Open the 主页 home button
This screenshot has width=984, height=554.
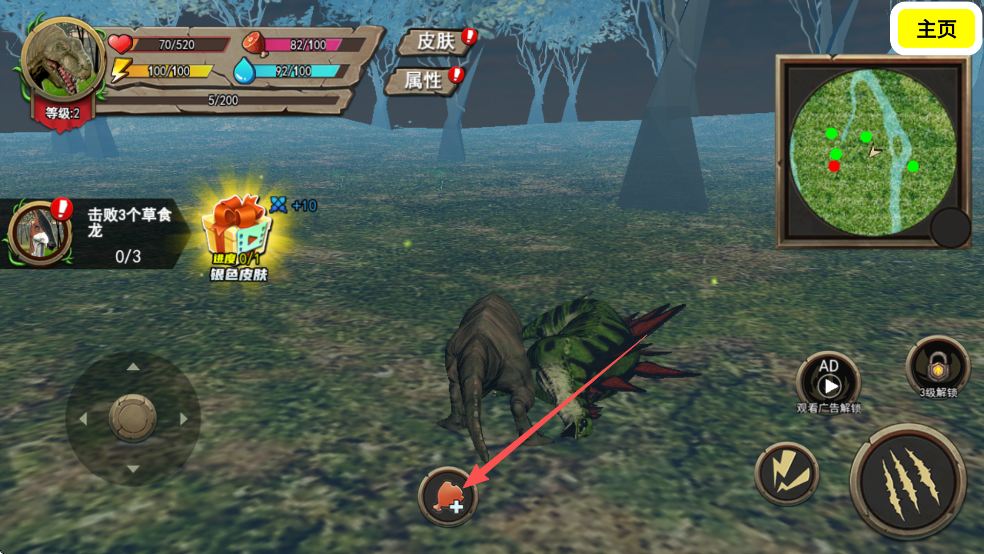pos(936,29)
